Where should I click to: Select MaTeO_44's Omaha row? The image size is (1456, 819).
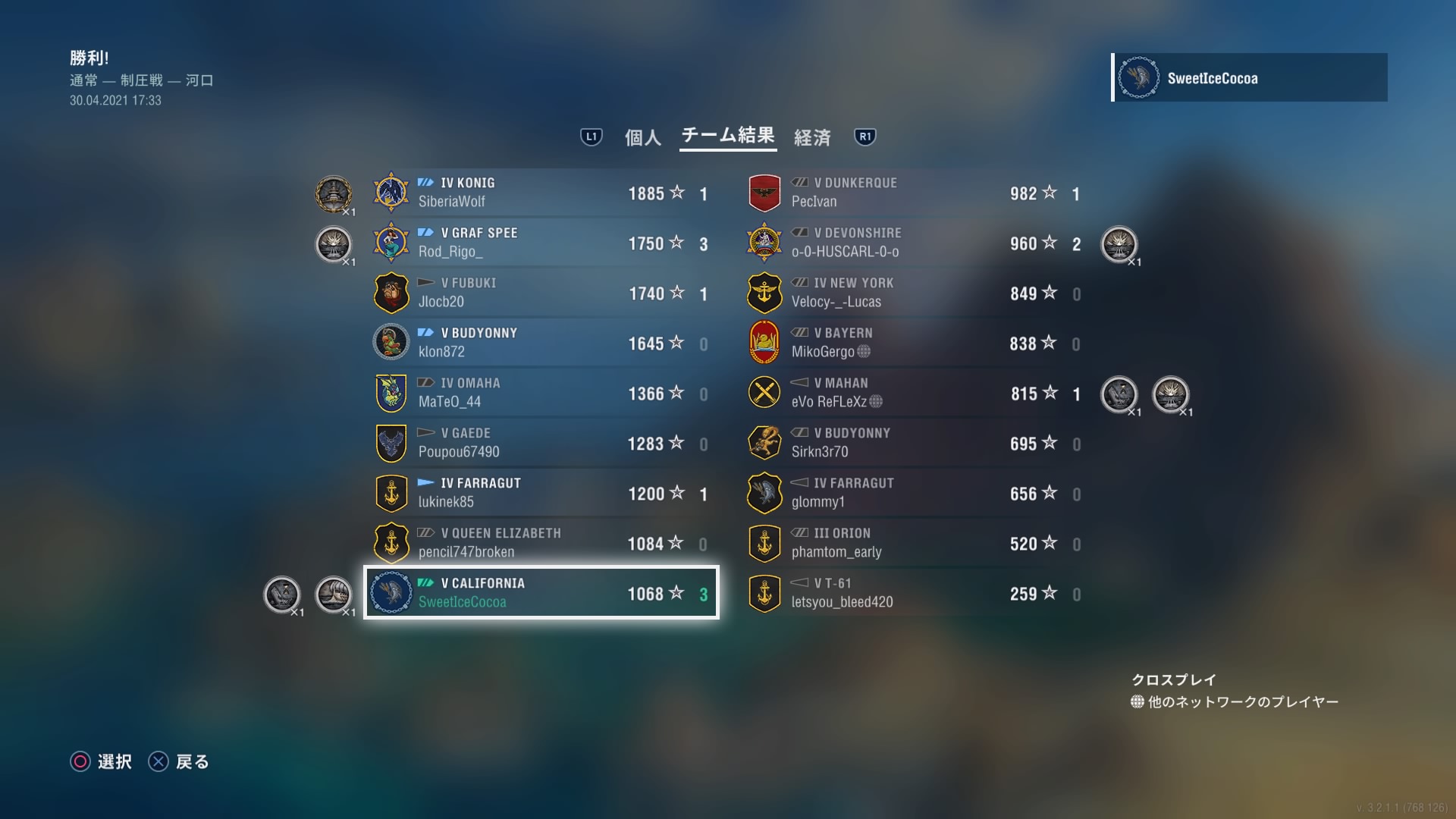pyautogui.click(x=541, y=393)
